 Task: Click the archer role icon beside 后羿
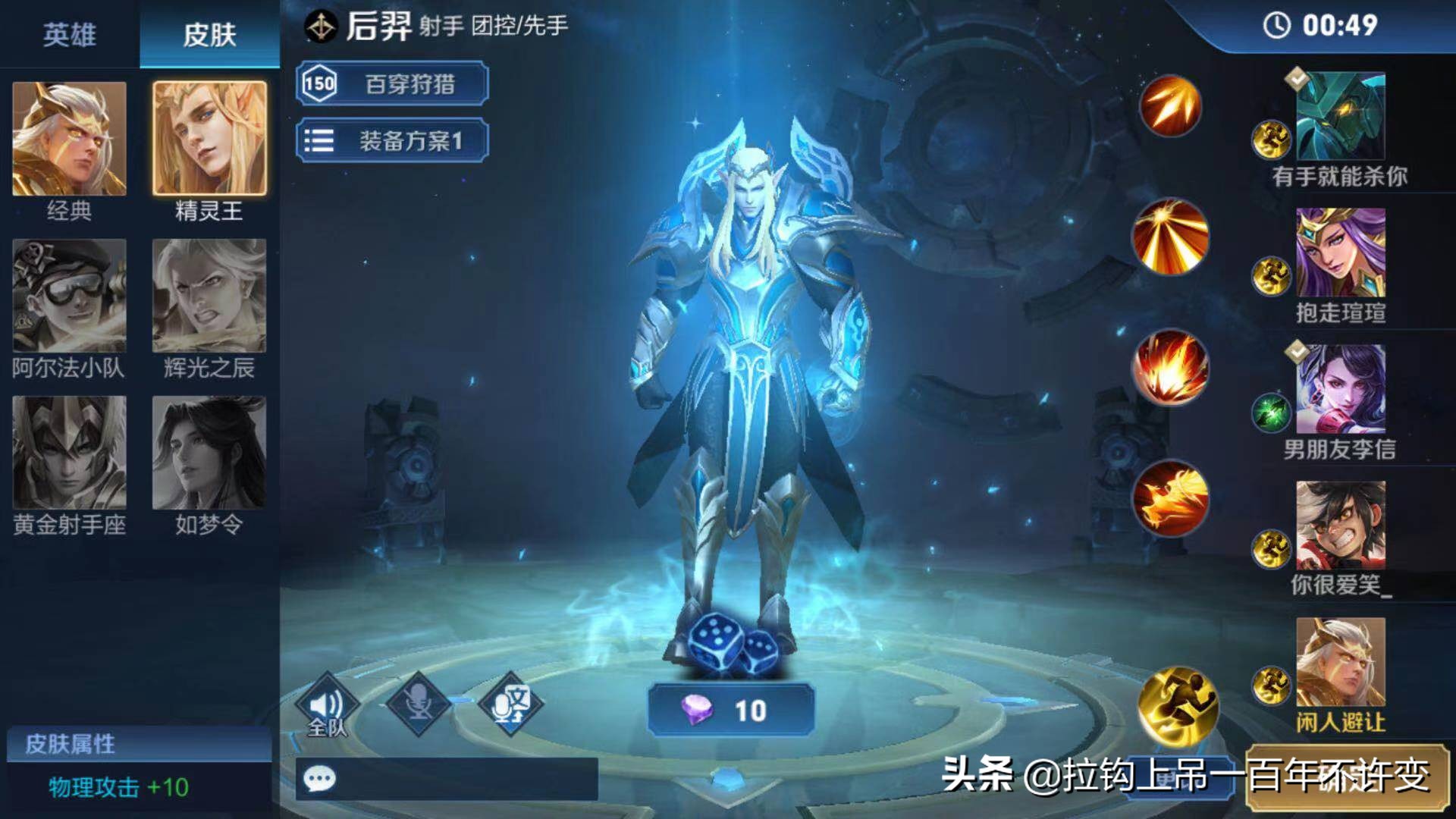tap(322, 25)
